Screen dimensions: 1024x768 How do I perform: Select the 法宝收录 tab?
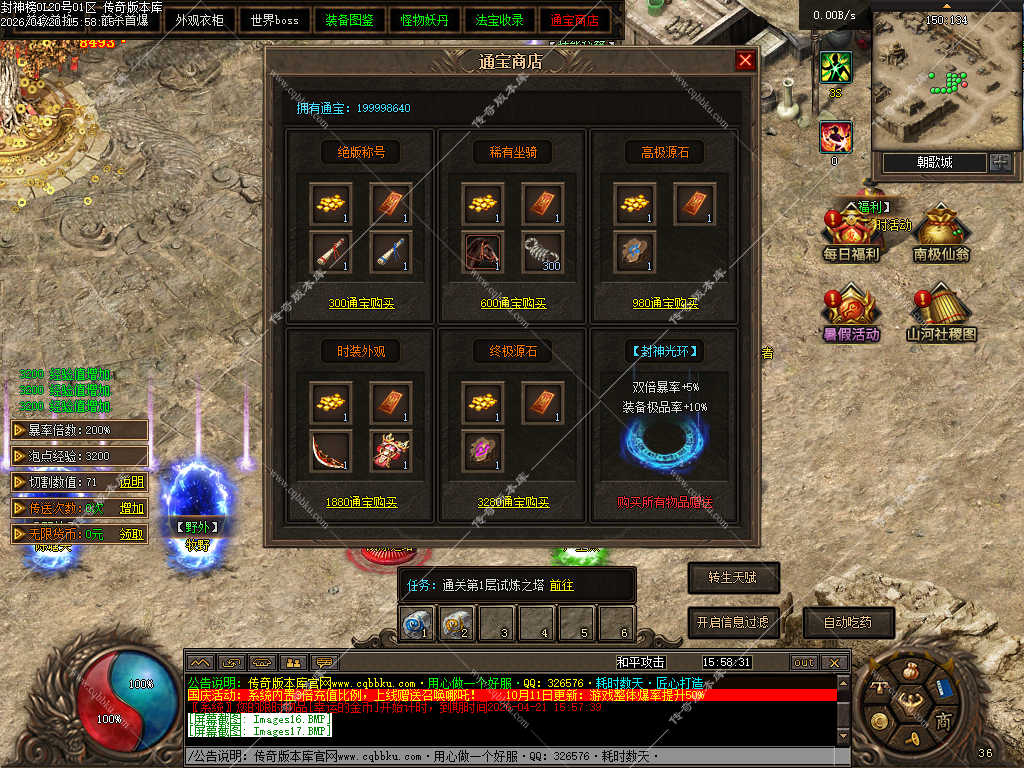[x=500, y=20]
